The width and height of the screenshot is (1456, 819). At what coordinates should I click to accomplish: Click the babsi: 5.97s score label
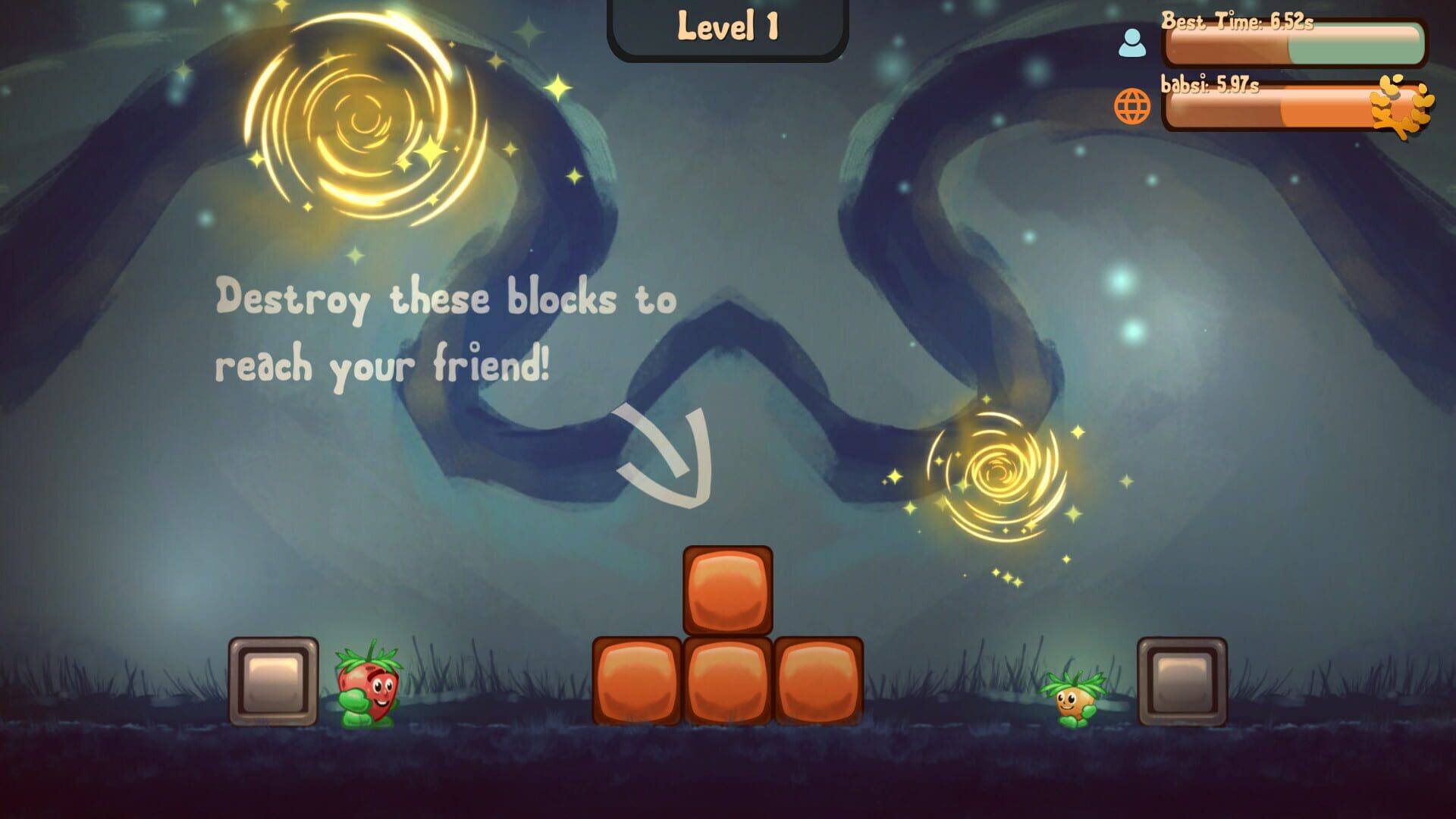(1211, 86)
